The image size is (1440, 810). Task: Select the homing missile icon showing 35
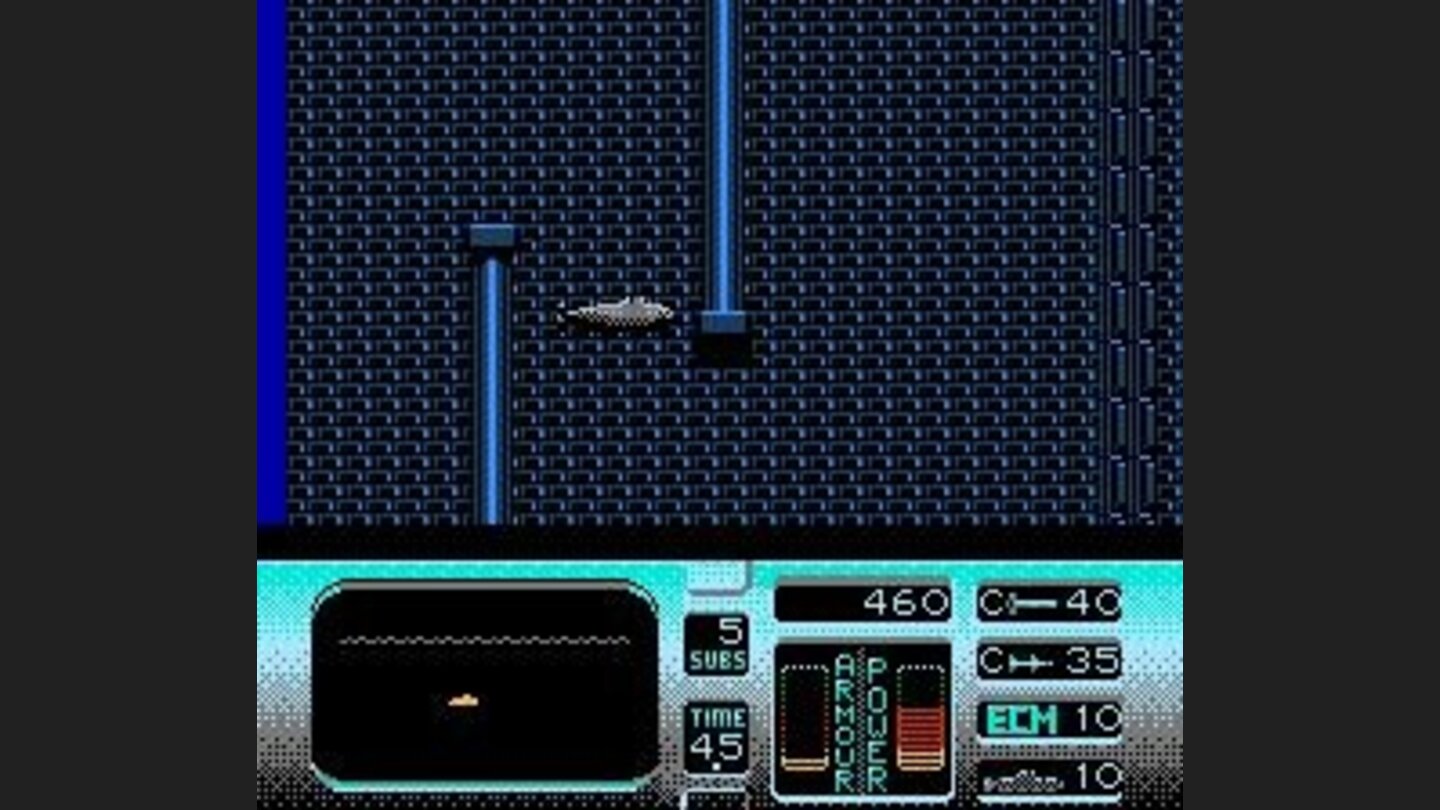pyautogui.click(x=1048, y=660)
